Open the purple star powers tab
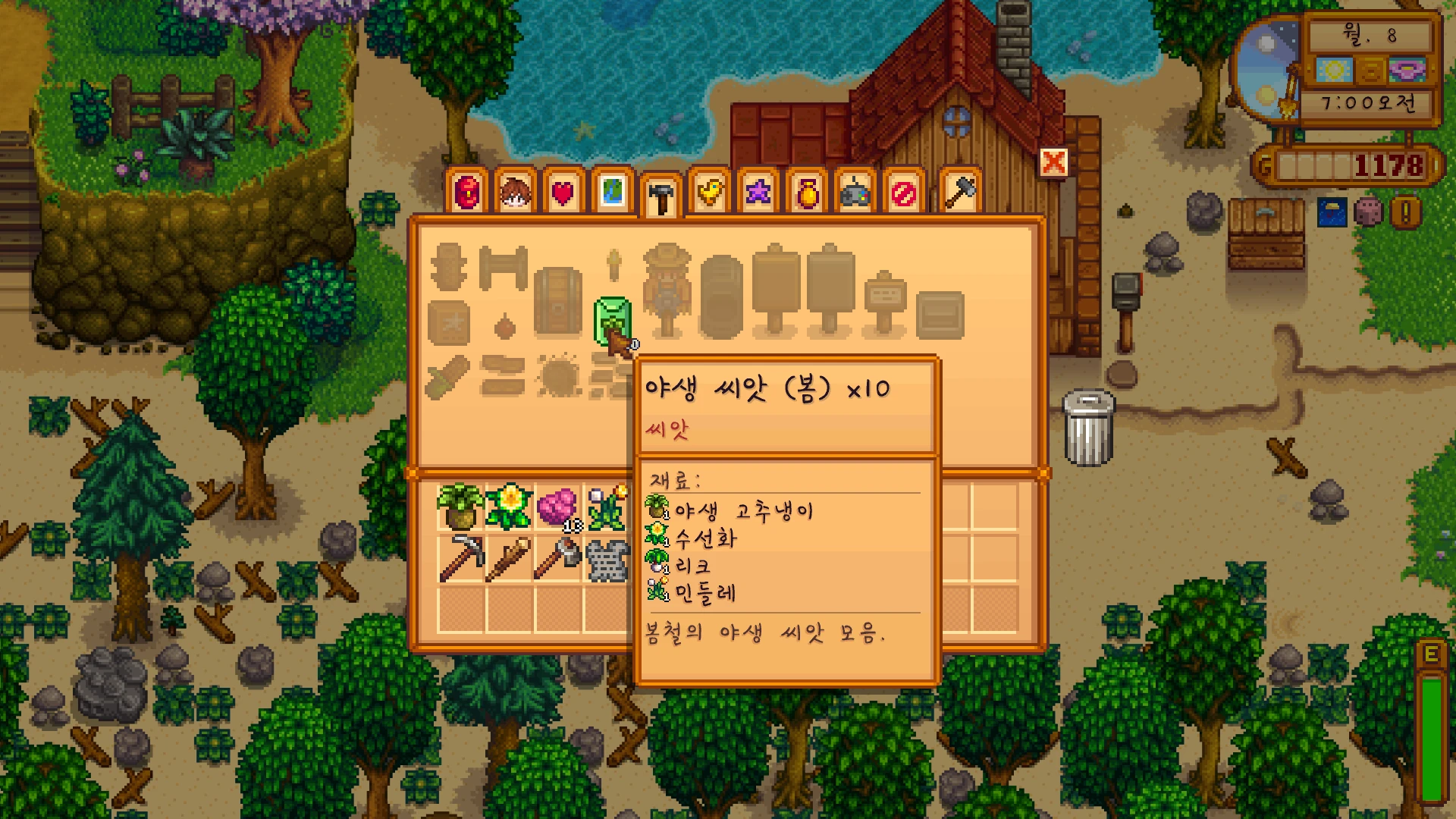This screenshot has height=819, width=1456. [x=758, y=193]
